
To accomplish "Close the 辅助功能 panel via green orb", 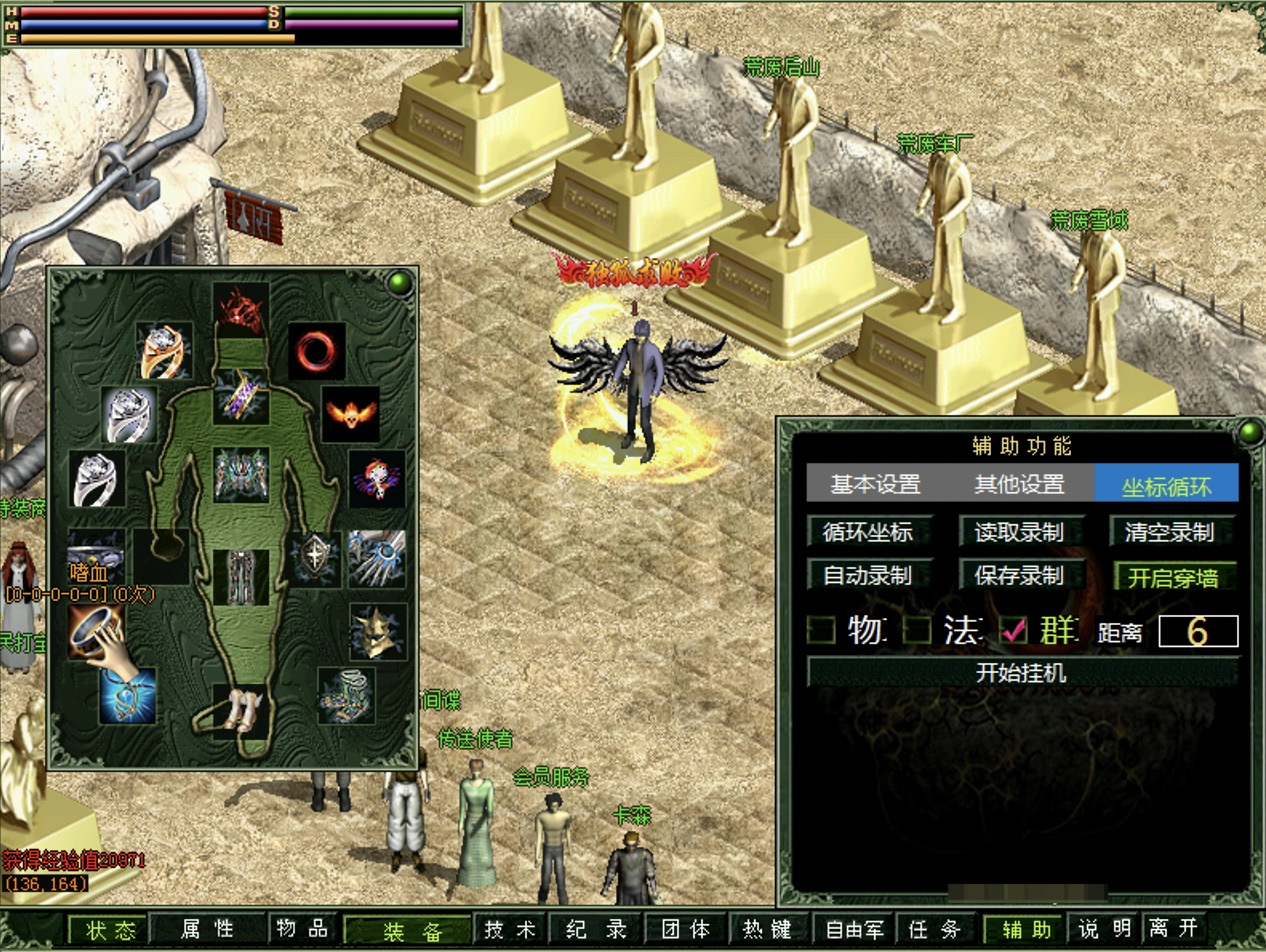I will tap(1250, 432).
